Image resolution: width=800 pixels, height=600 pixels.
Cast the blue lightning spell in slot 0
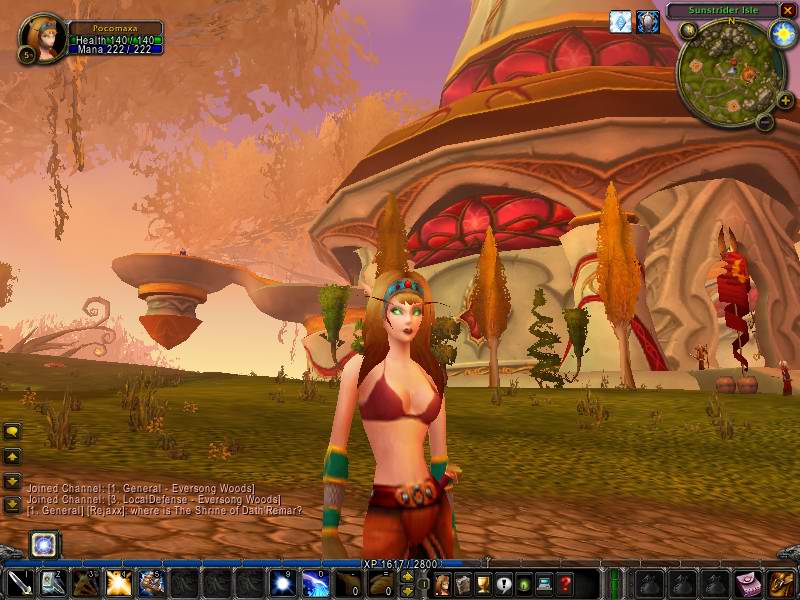(x=314, y=583)
